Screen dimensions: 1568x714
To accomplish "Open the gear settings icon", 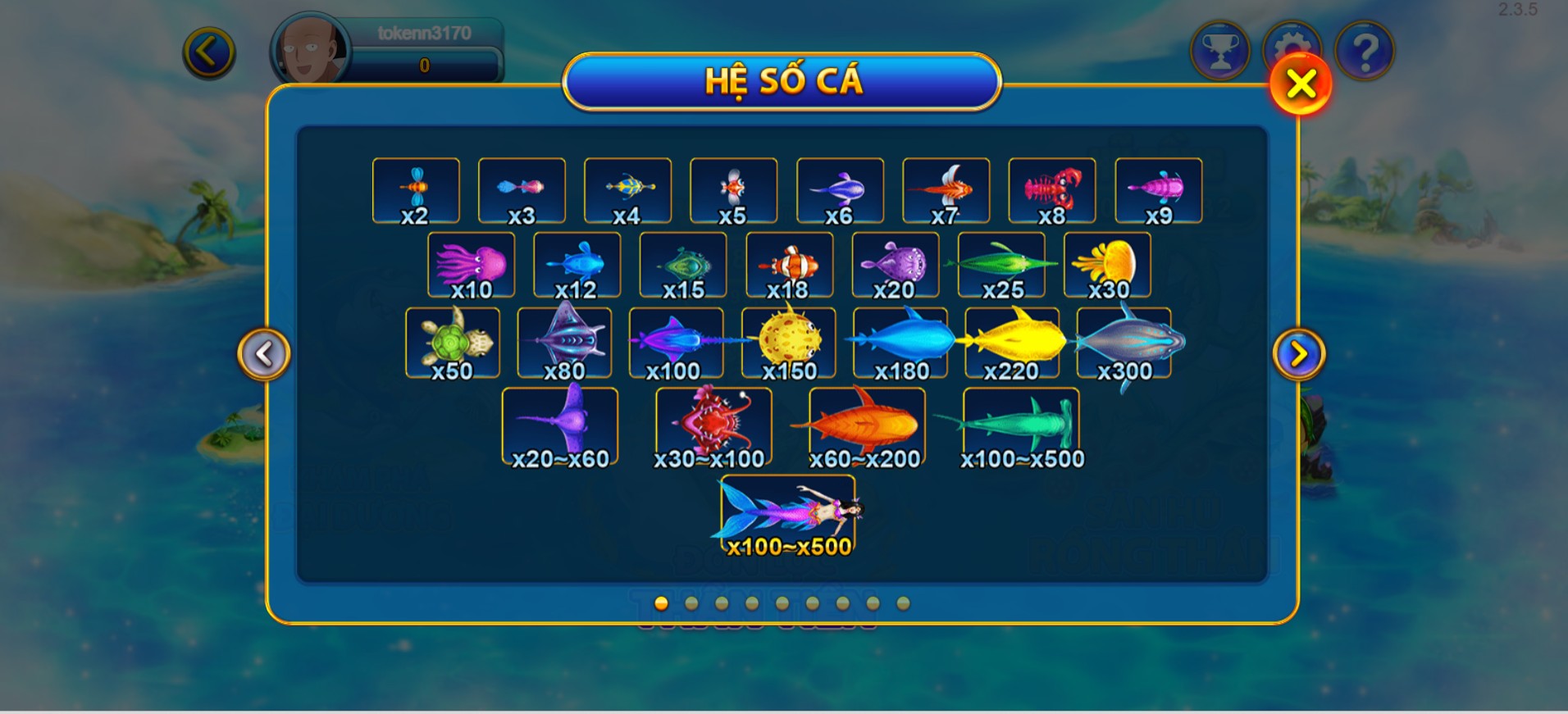I will [x=1292, y=41].
